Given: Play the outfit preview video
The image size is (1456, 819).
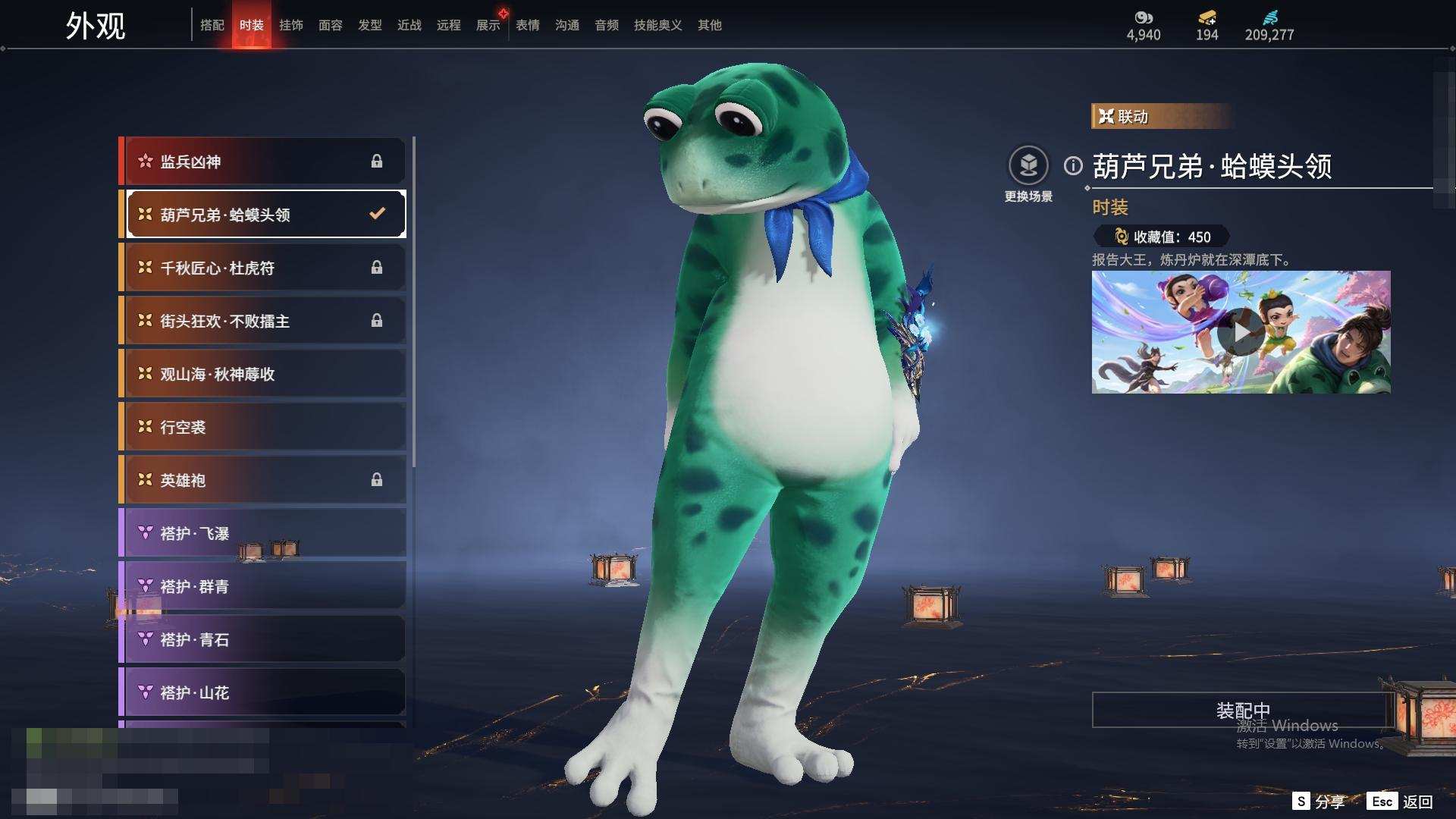Looking at the screenshot, I should [1241, 332].
